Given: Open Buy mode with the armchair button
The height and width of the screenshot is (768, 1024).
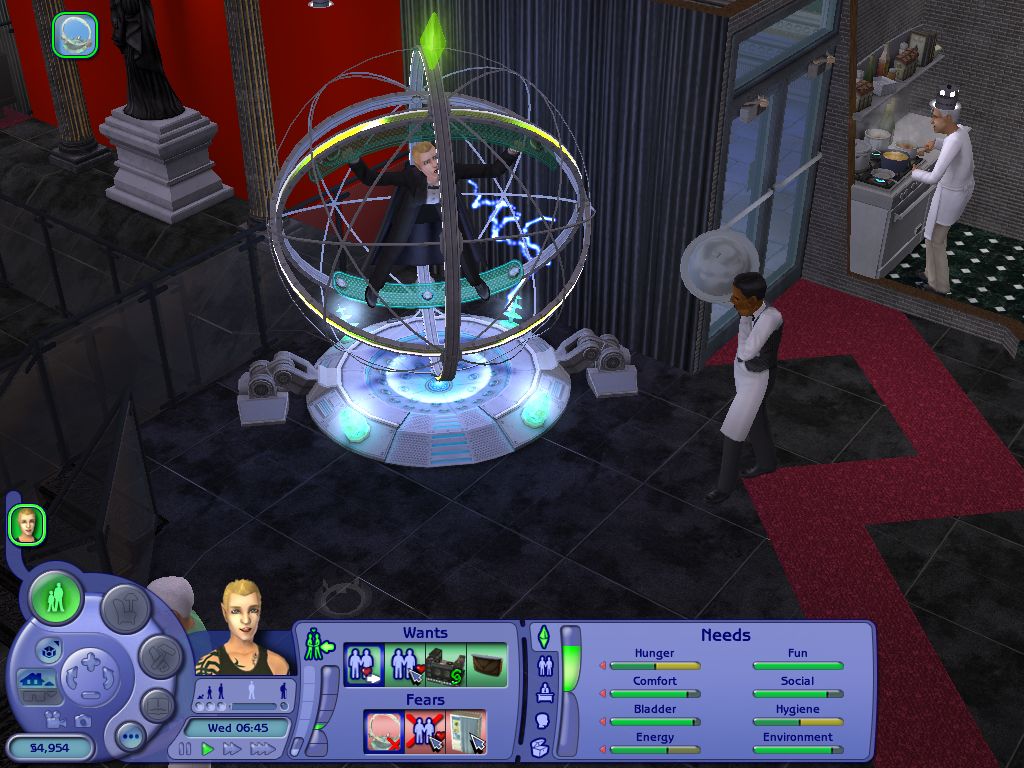Looking at the screenshot, I should (x=126, y=607).
